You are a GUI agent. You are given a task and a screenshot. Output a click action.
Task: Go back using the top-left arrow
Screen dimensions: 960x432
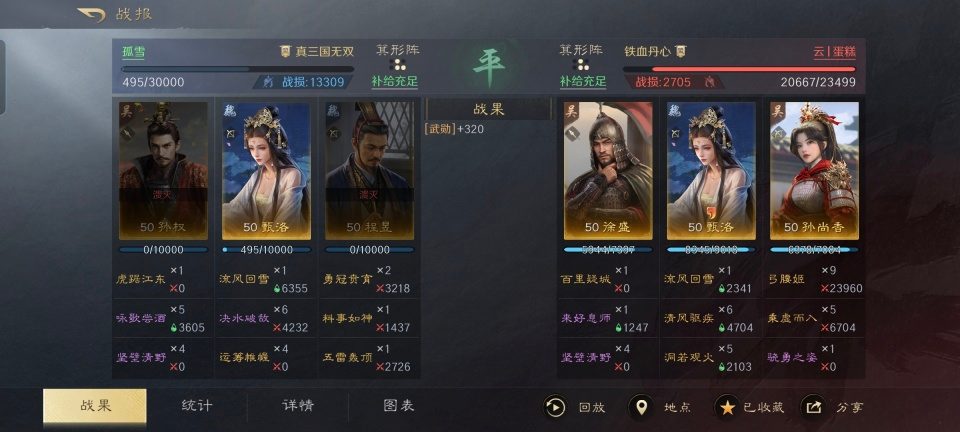click(x=91, y=15)
